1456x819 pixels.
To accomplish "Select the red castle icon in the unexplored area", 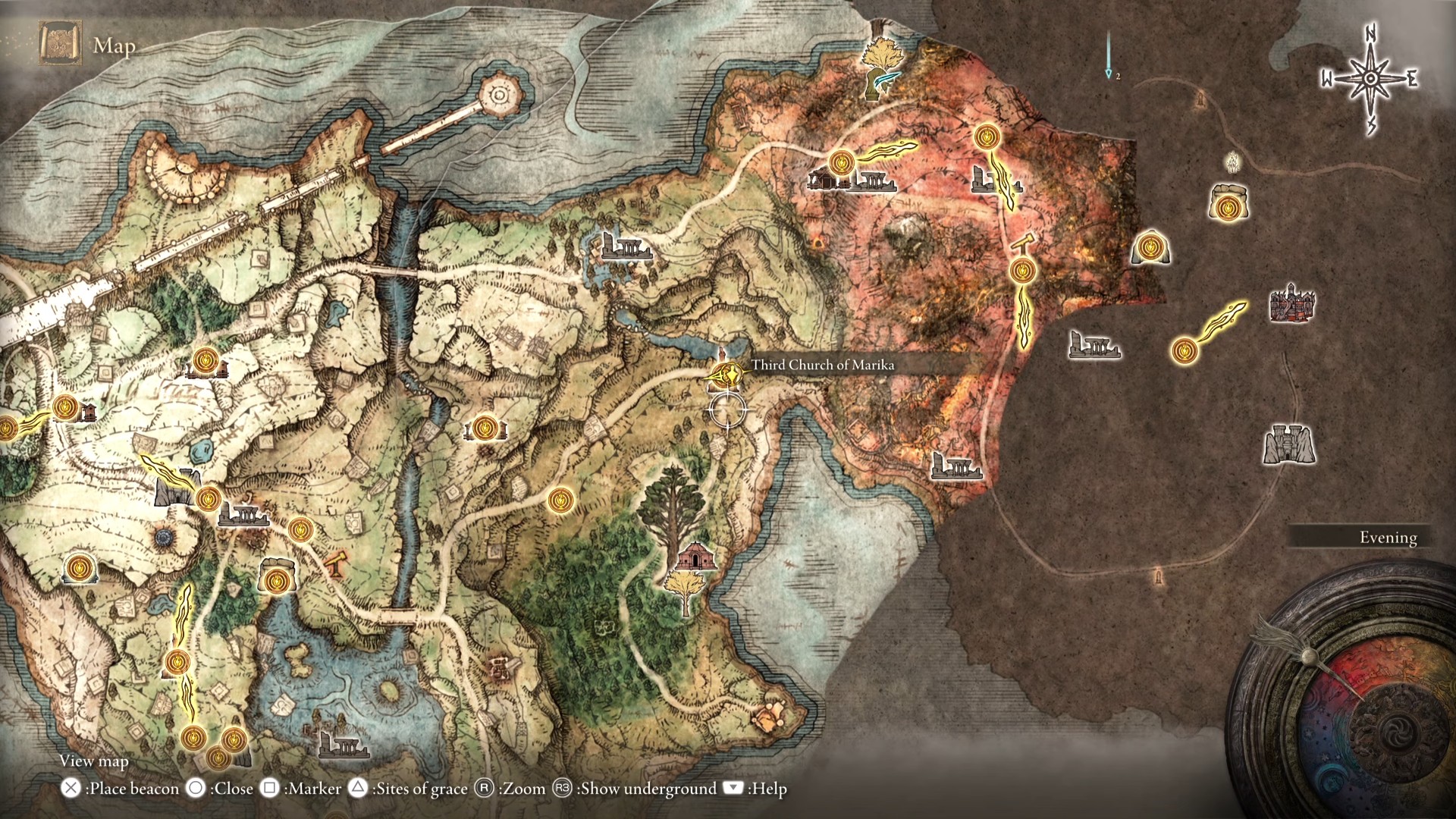I will [x=1291, y=304].
